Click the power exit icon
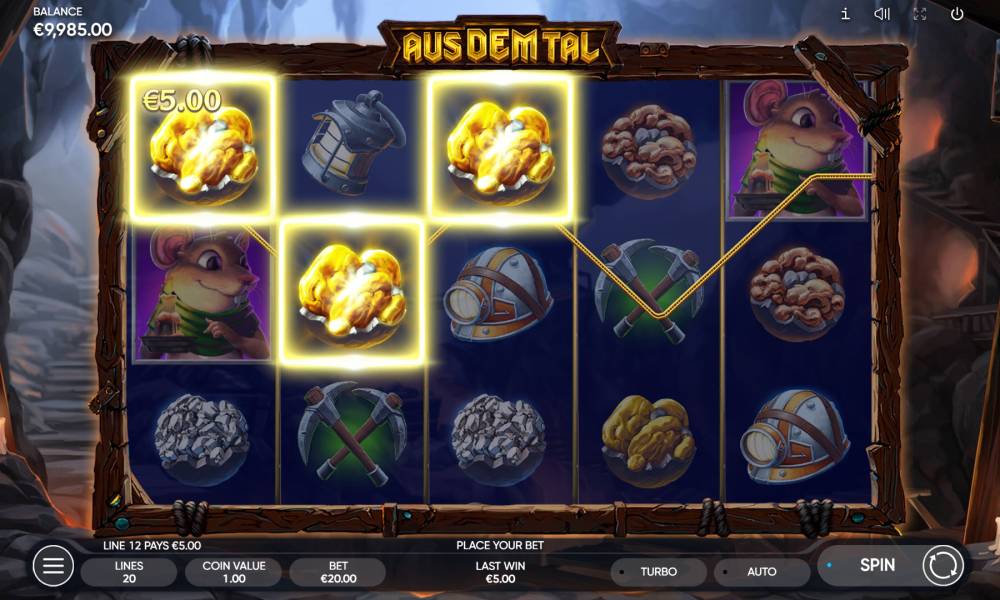 (957, 14)
